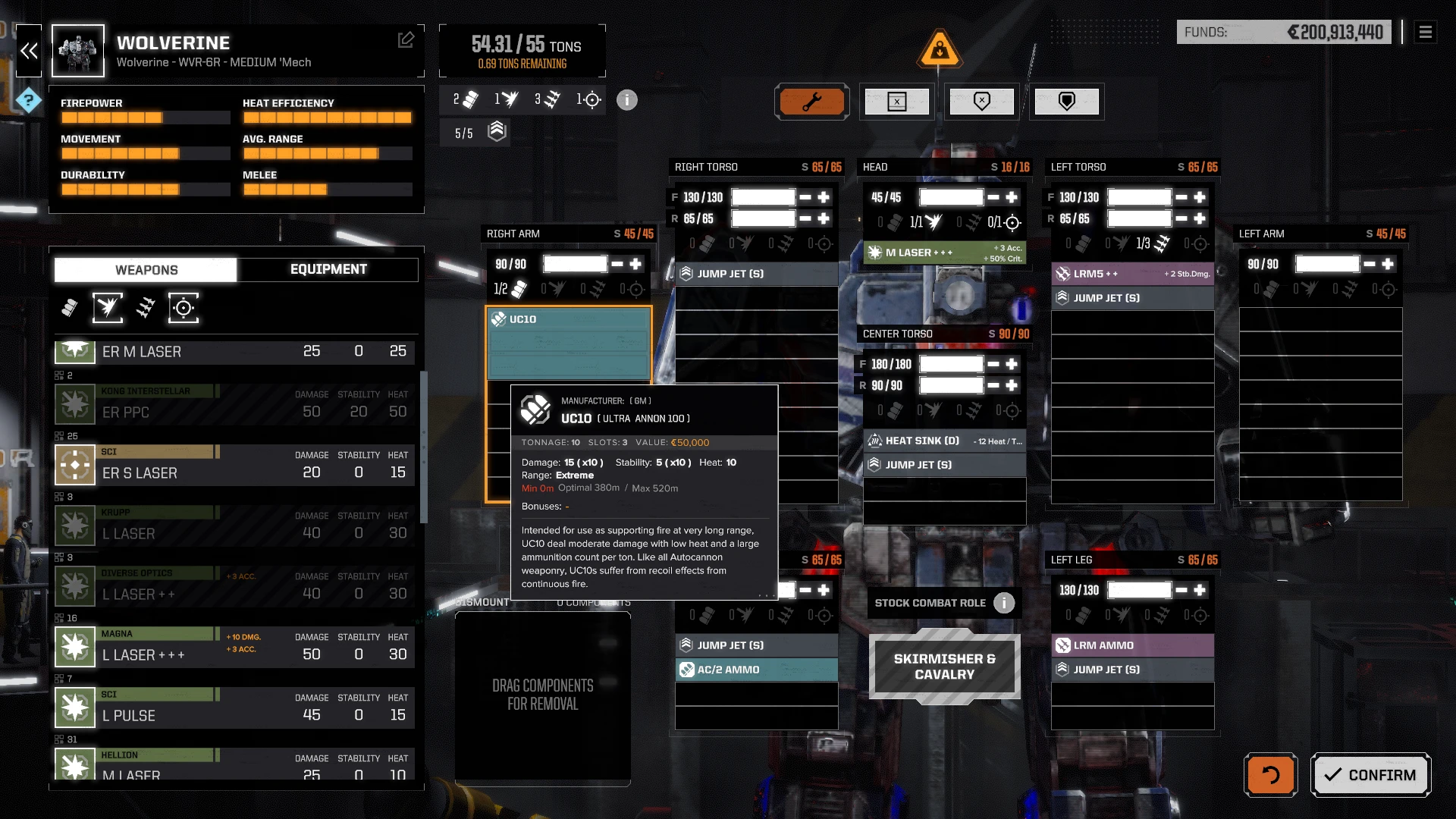This screenshot has width=1456, height=819.
Task: Adjust the center torso front armor bar
Action: click(950, 364)
